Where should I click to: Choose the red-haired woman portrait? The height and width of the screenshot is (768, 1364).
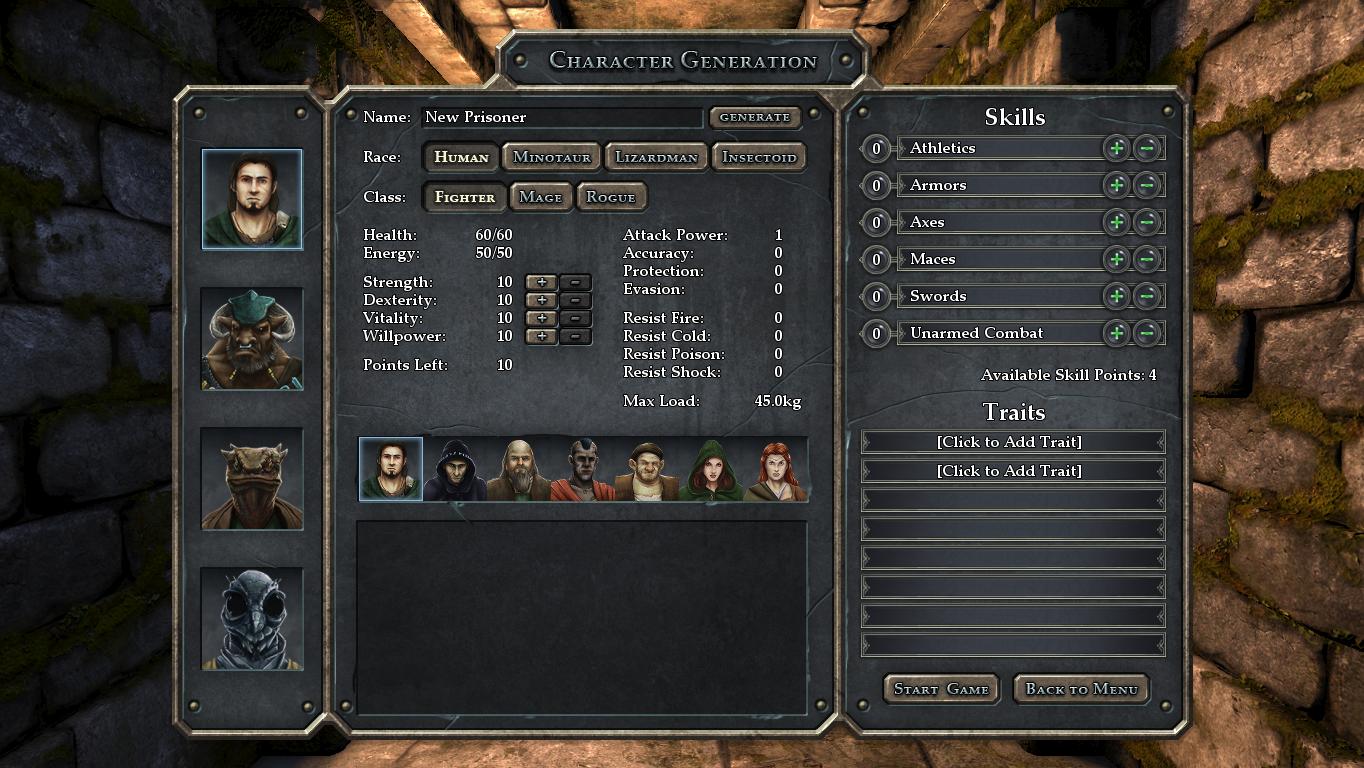click(775, 469)
